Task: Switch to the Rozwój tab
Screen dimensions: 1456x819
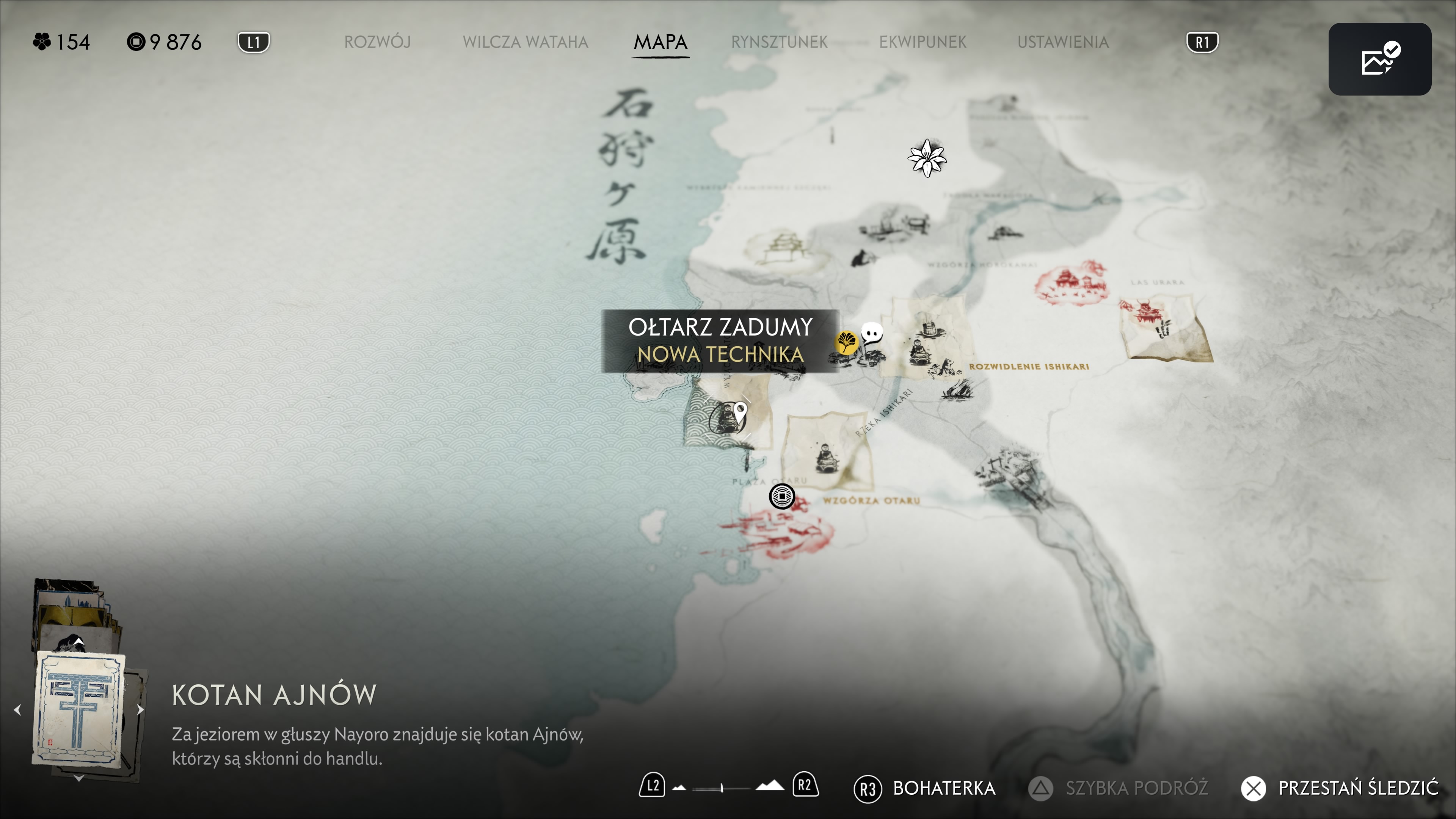Action: 377,42
